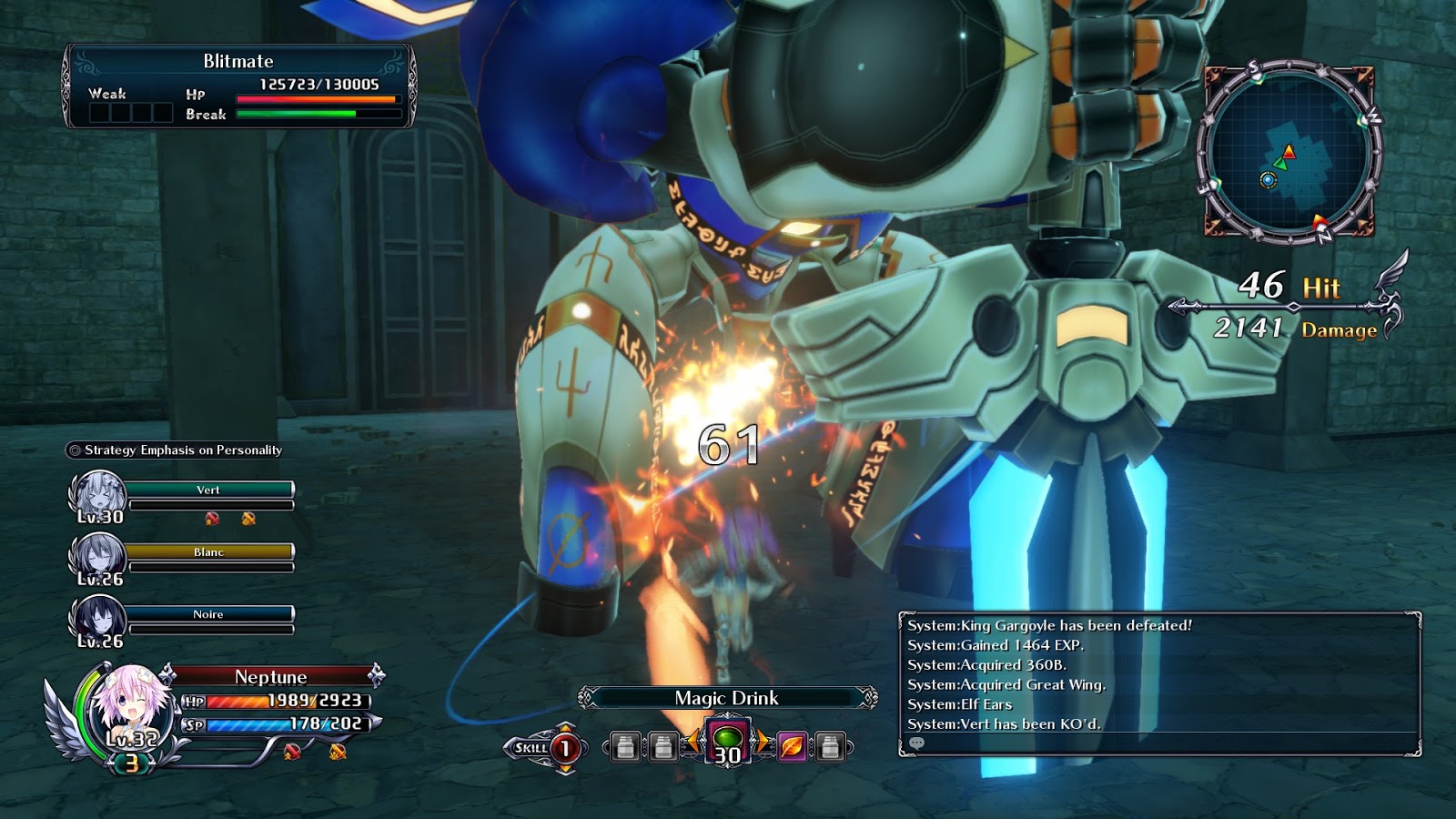This screenshot has width=1456, height=819.
Task: Click the right arrow beside Magic Drink
Action: [761, 743]
